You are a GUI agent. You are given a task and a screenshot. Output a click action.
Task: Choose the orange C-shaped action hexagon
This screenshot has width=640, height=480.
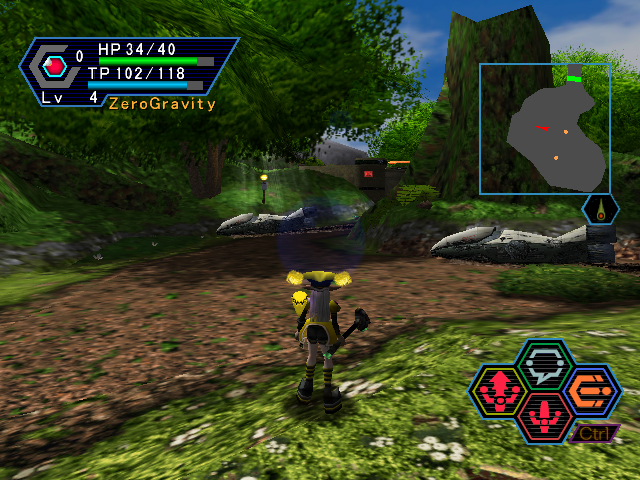click(592, 390)
